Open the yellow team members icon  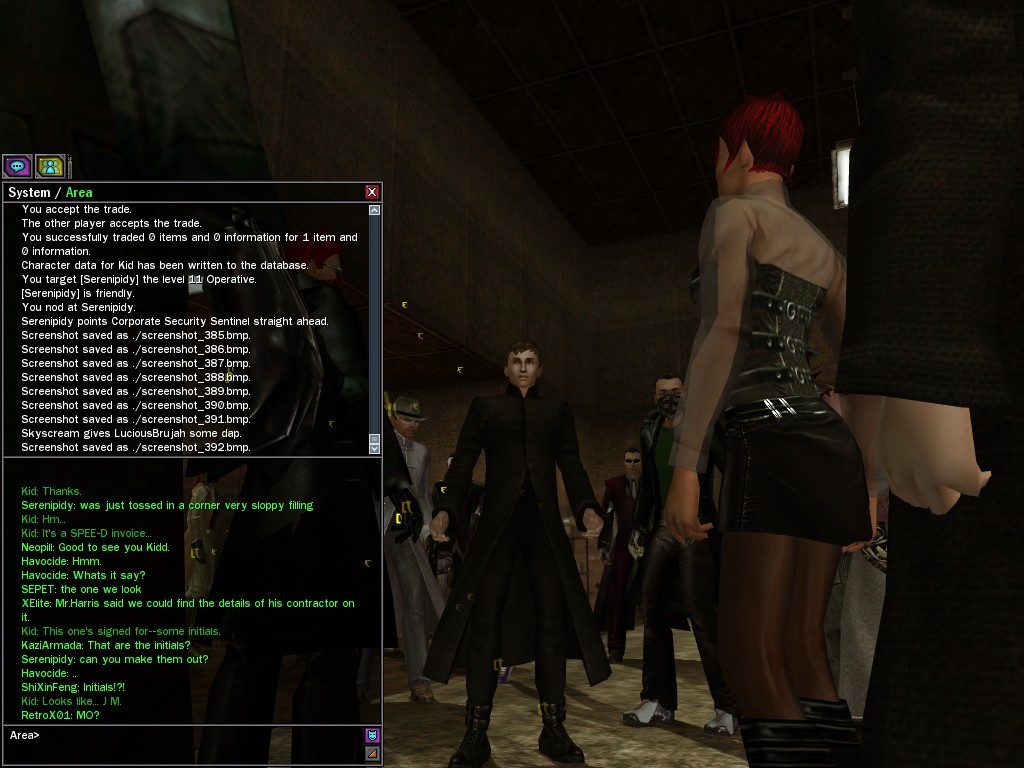(x=50, y=166)
